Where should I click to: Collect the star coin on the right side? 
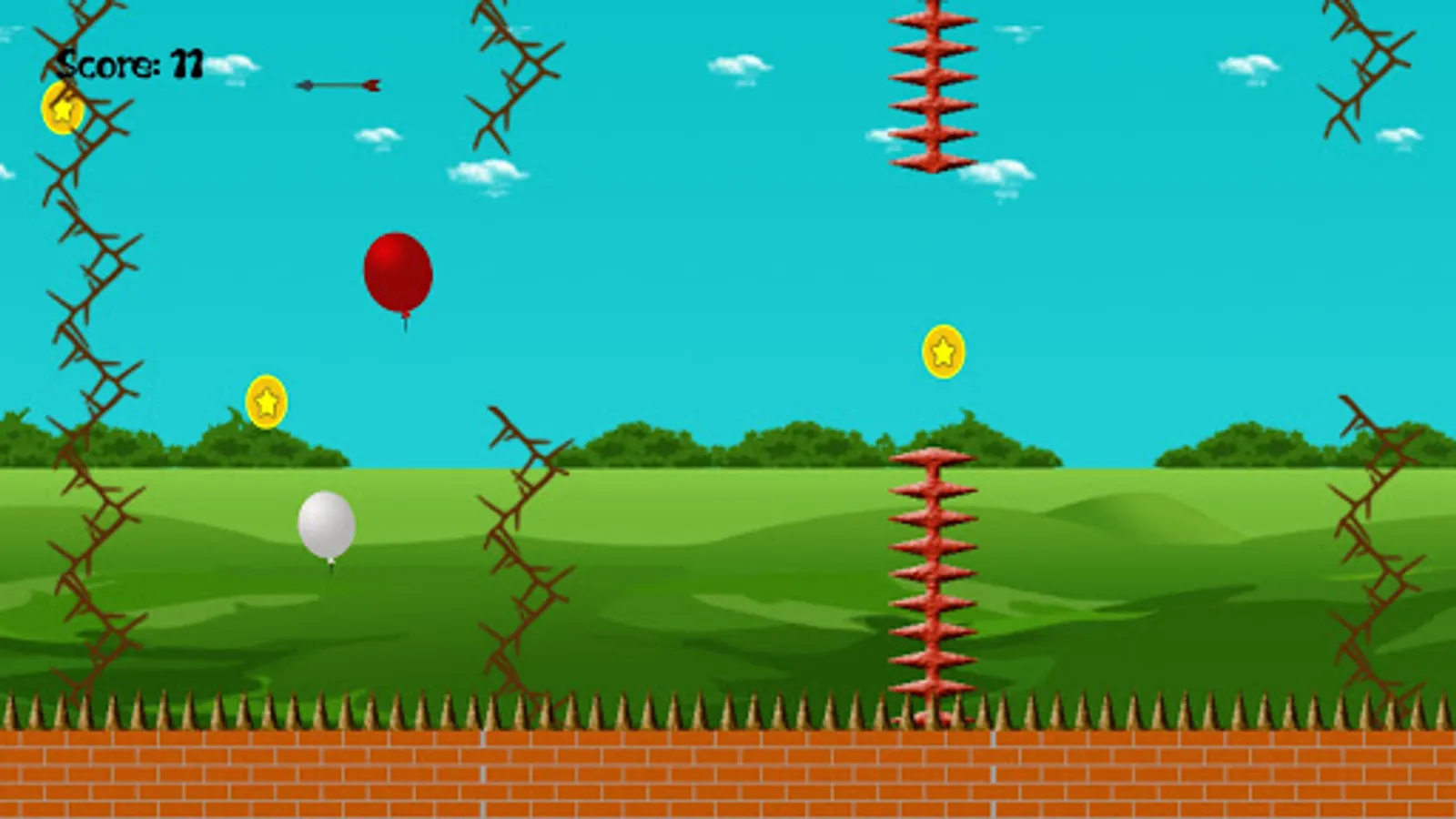(943, 353)
